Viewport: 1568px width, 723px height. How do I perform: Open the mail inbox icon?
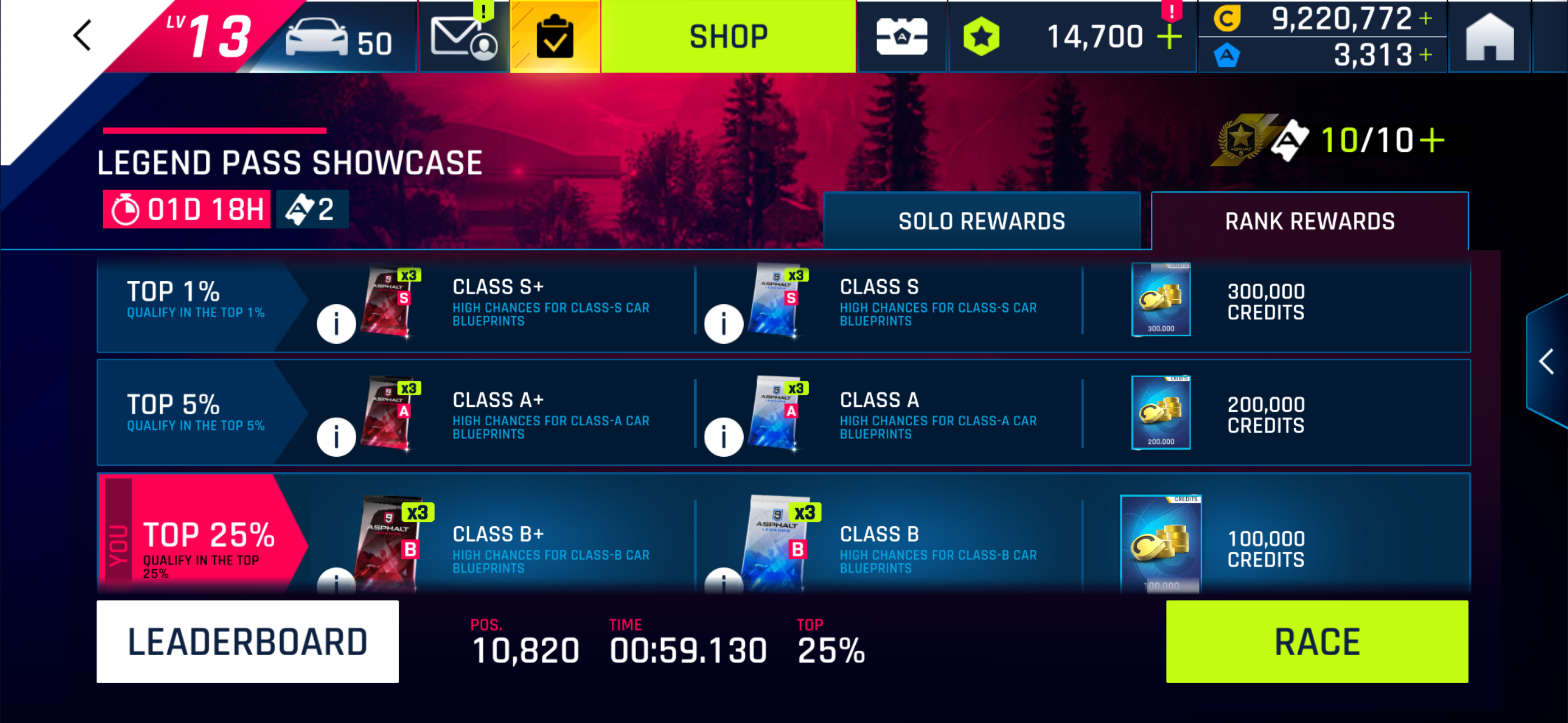(463, 38)
